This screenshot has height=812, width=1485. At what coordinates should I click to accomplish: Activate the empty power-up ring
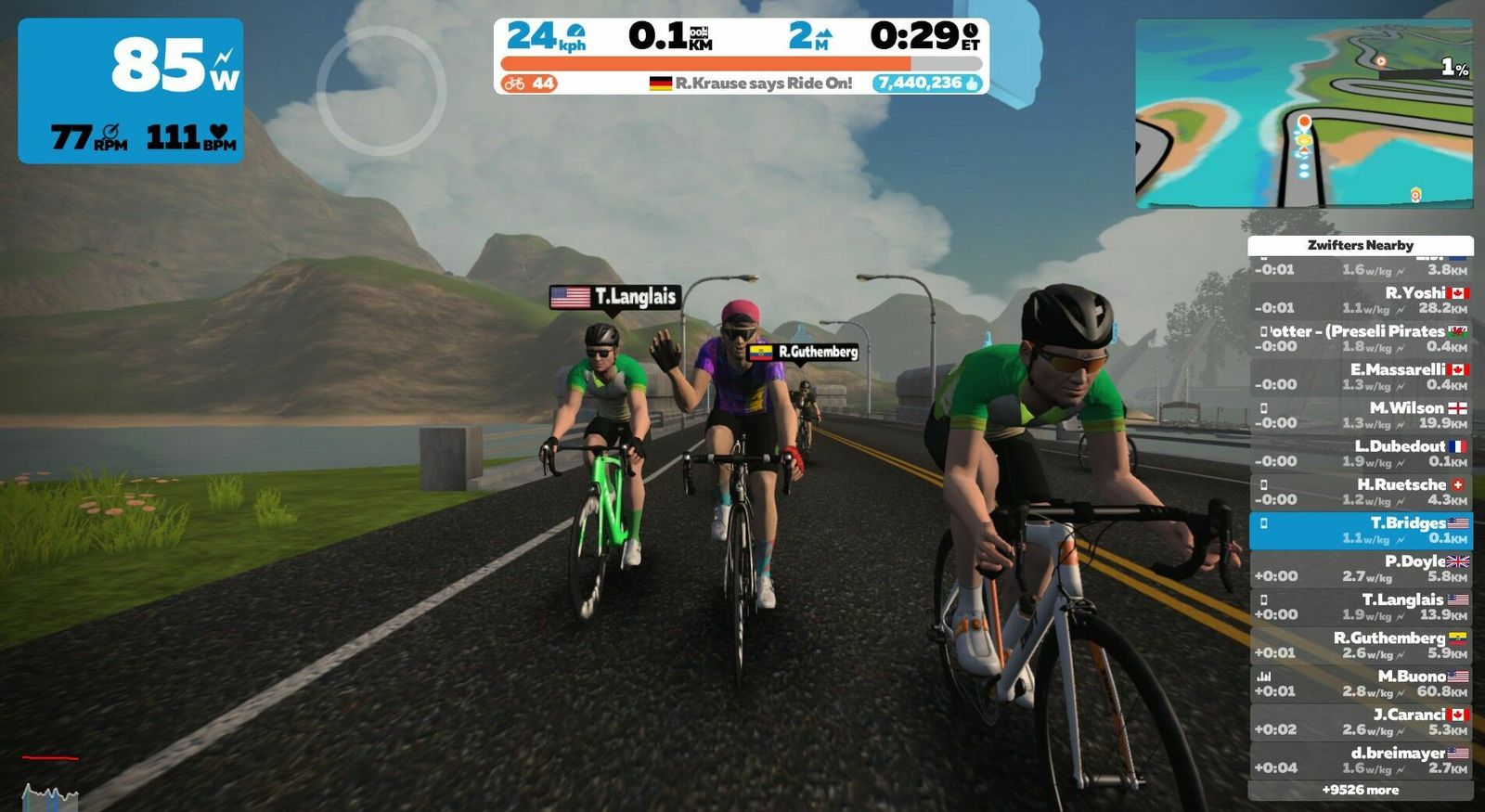pos(381,90)
